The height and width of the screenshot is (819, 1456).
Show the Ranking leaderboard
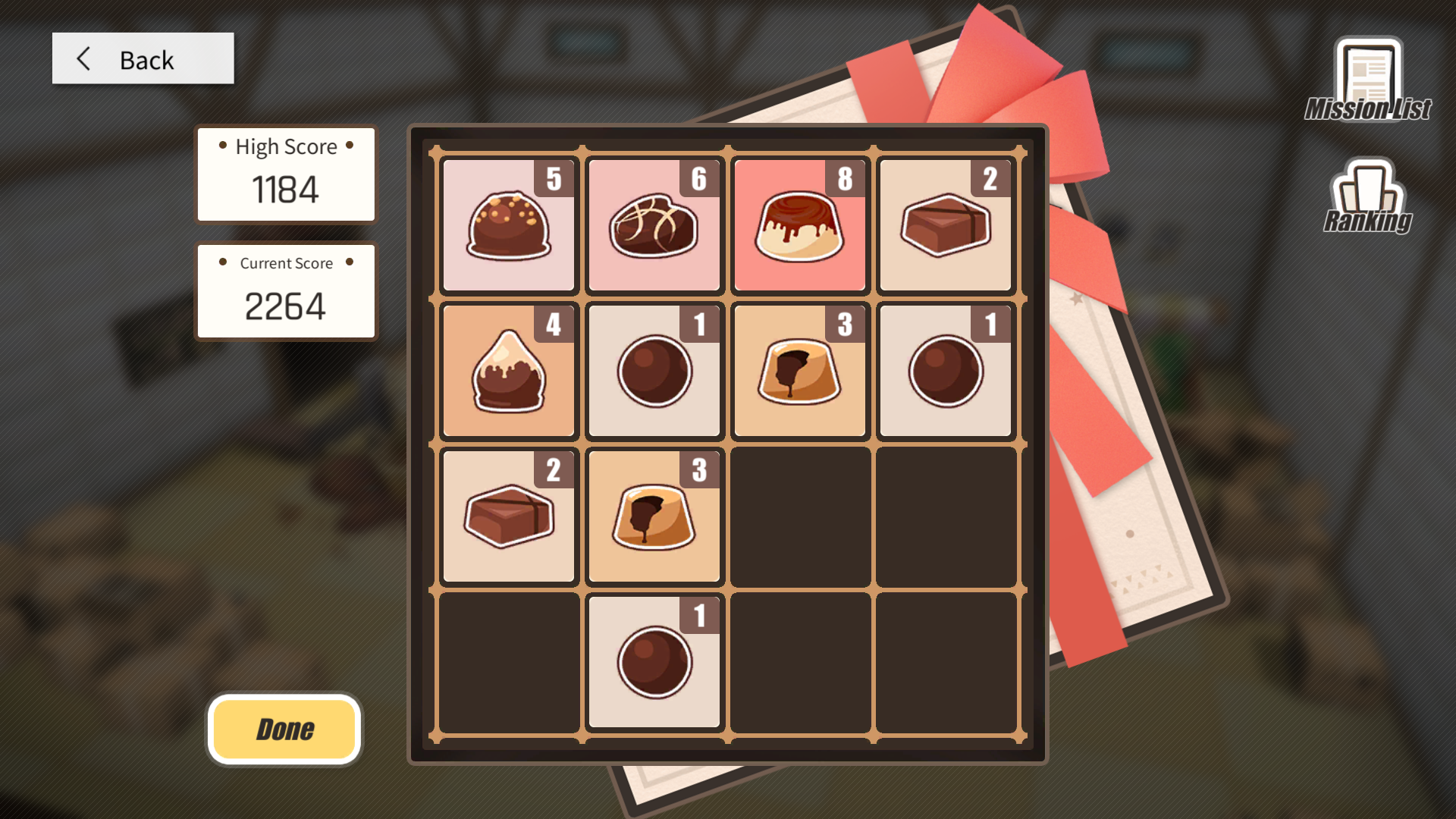coord(1367,196)
